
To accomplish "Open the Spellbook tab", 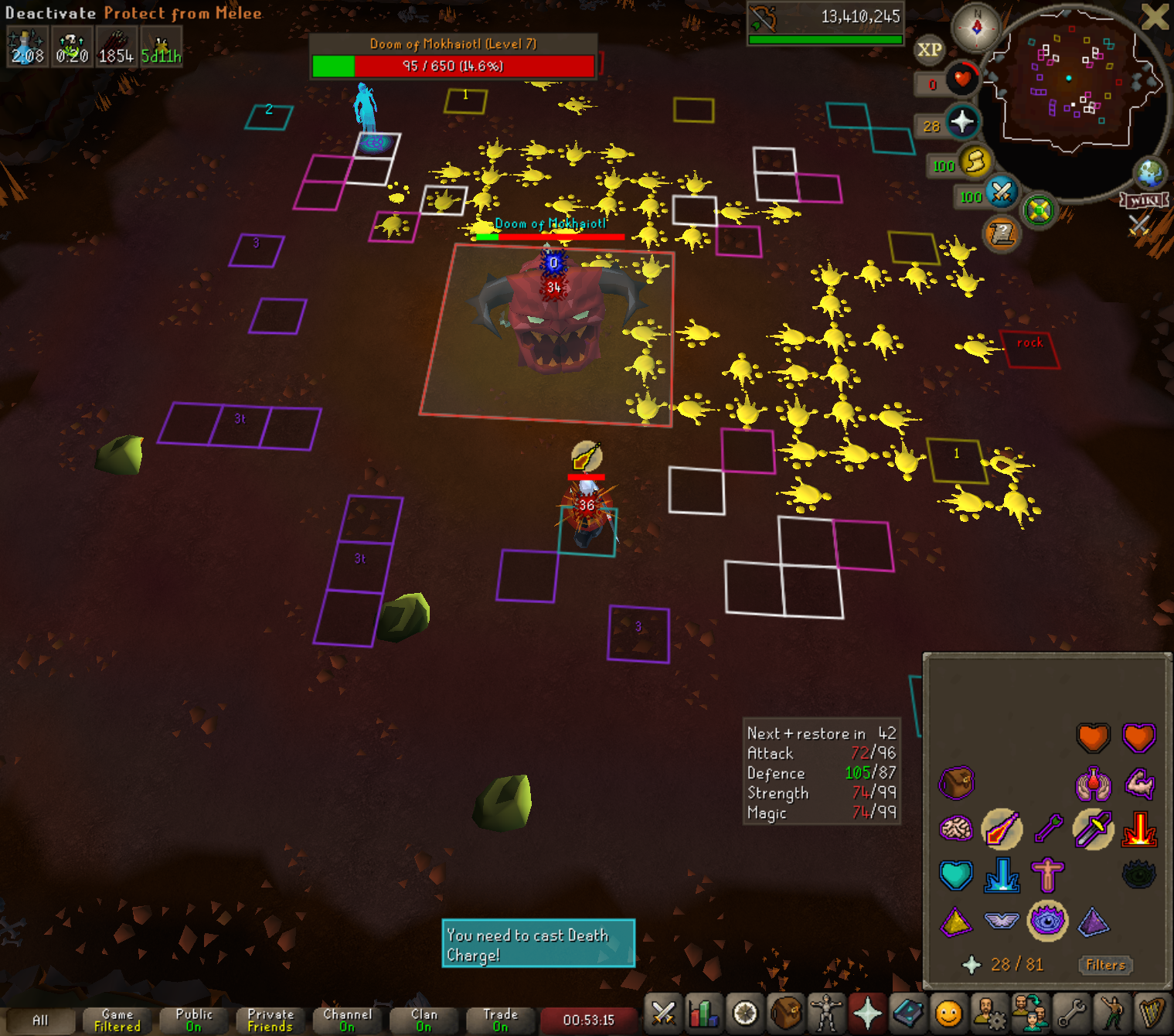I will [x=908, y=1013].
